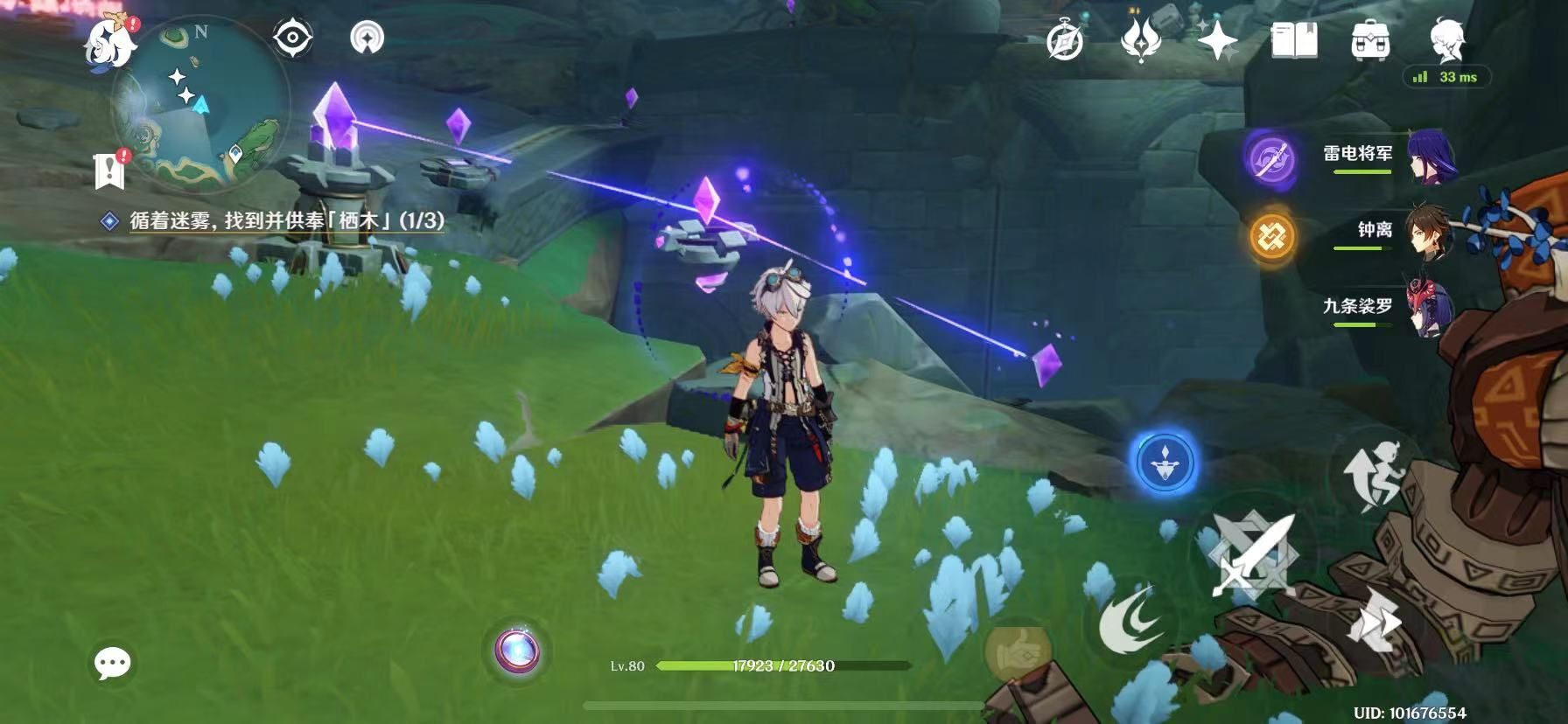The height and width of the screenshot is (724, 1568).
Task: Open the adventurer handbook book icon
Action: pos(1293,40)
